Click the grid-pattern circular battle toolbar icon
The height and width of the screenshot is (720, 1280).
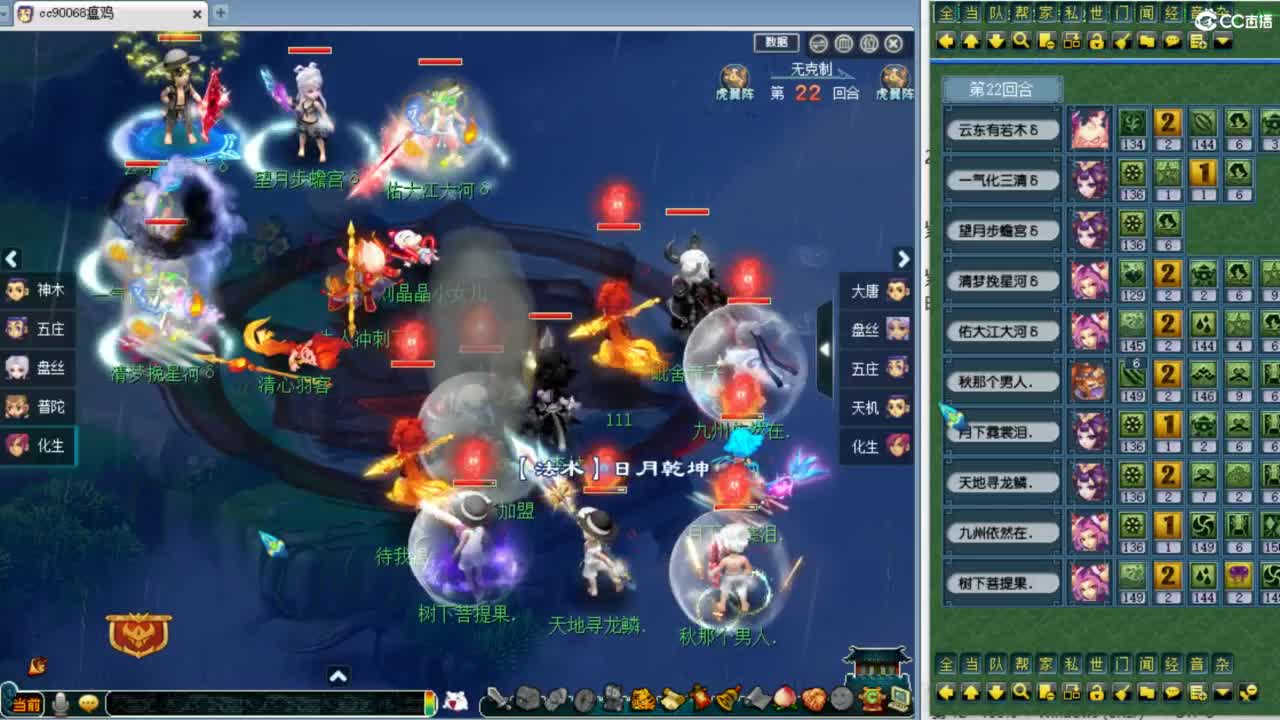pos(843,43)
